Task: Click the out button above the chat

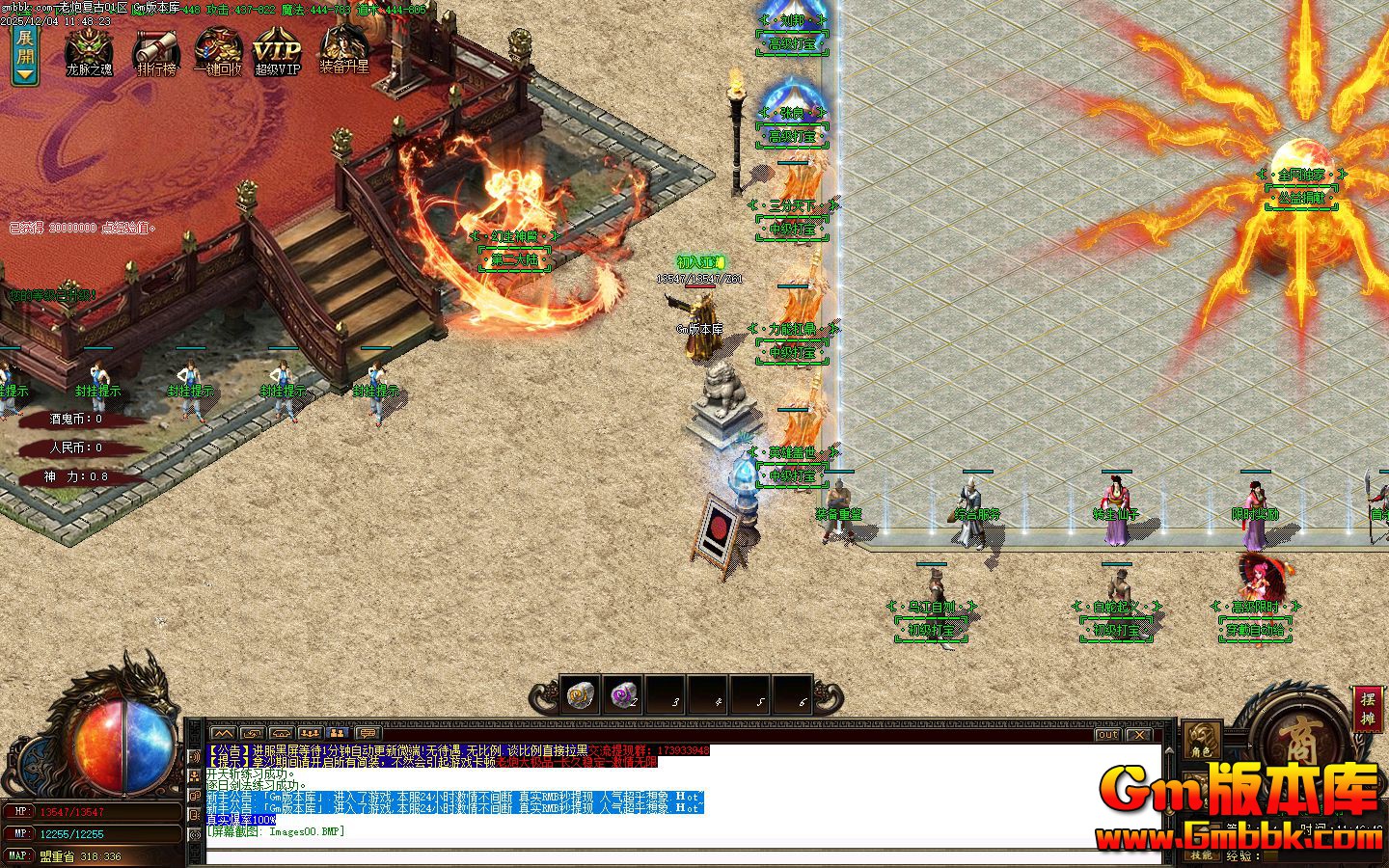Action: click(x=1106, y=734)
